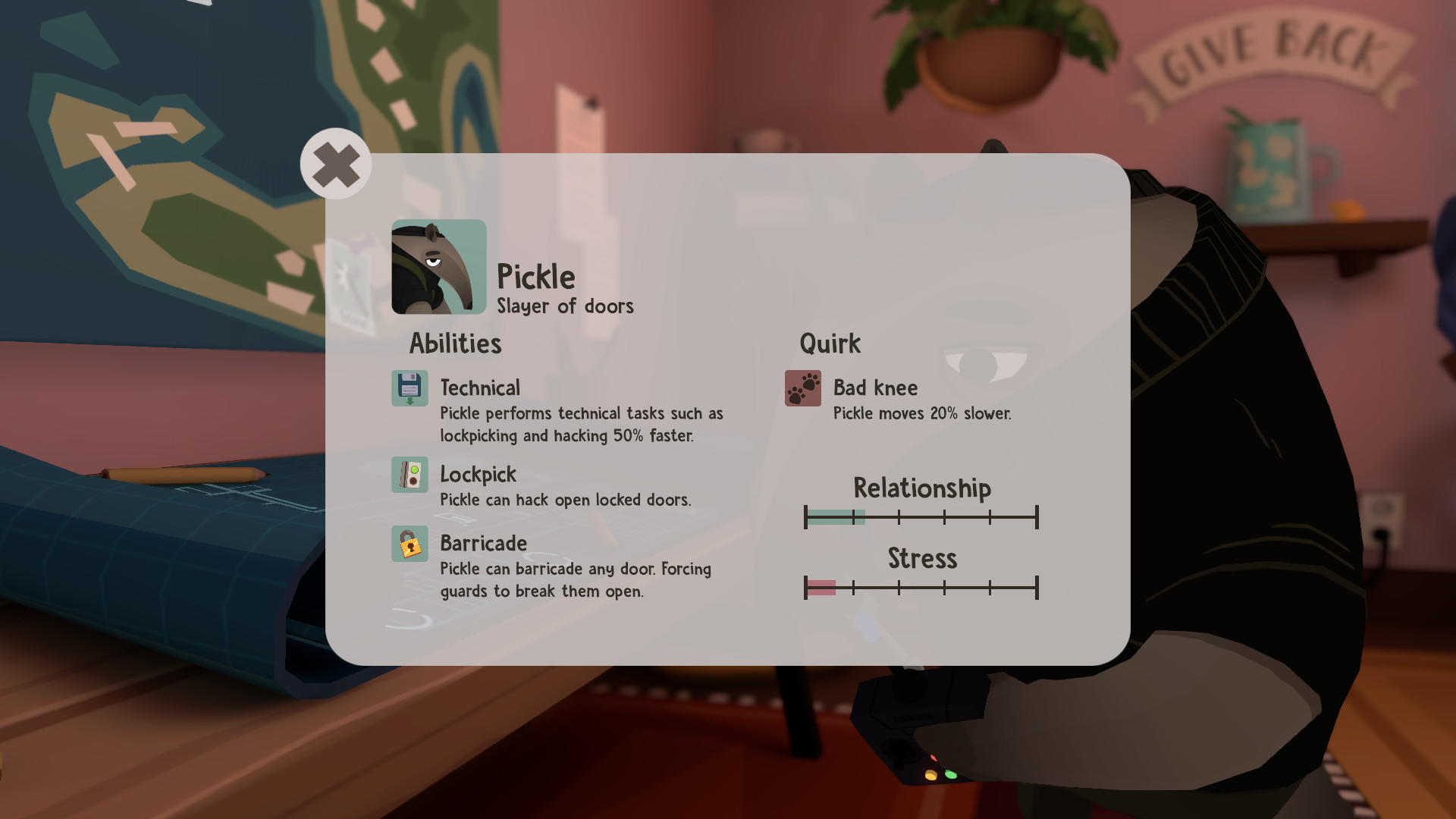Image resolution: width=1456 pixels, height=819 pixels.
Task: Close the Pickle character panel
Action: (x=335, y=163)
